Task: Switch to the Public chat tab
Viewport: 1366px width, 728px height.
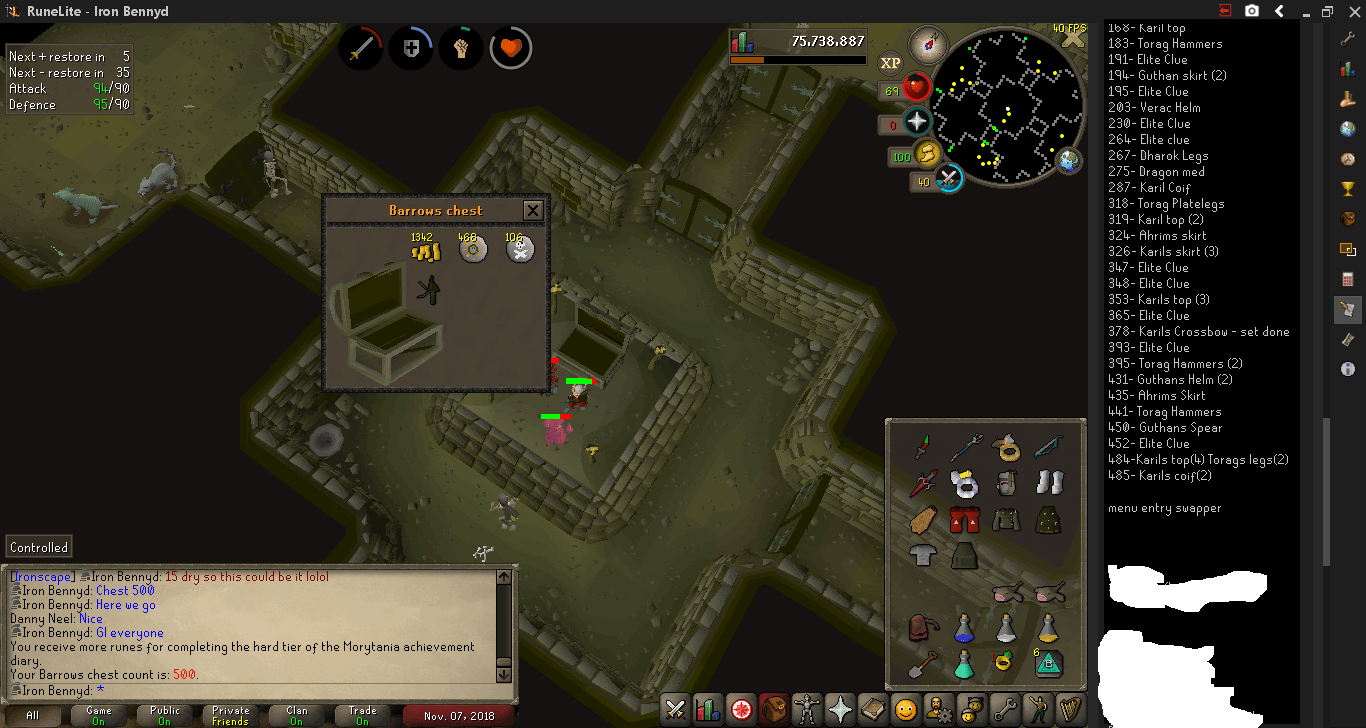Action: pyautogui.click(x=163, y=716)
